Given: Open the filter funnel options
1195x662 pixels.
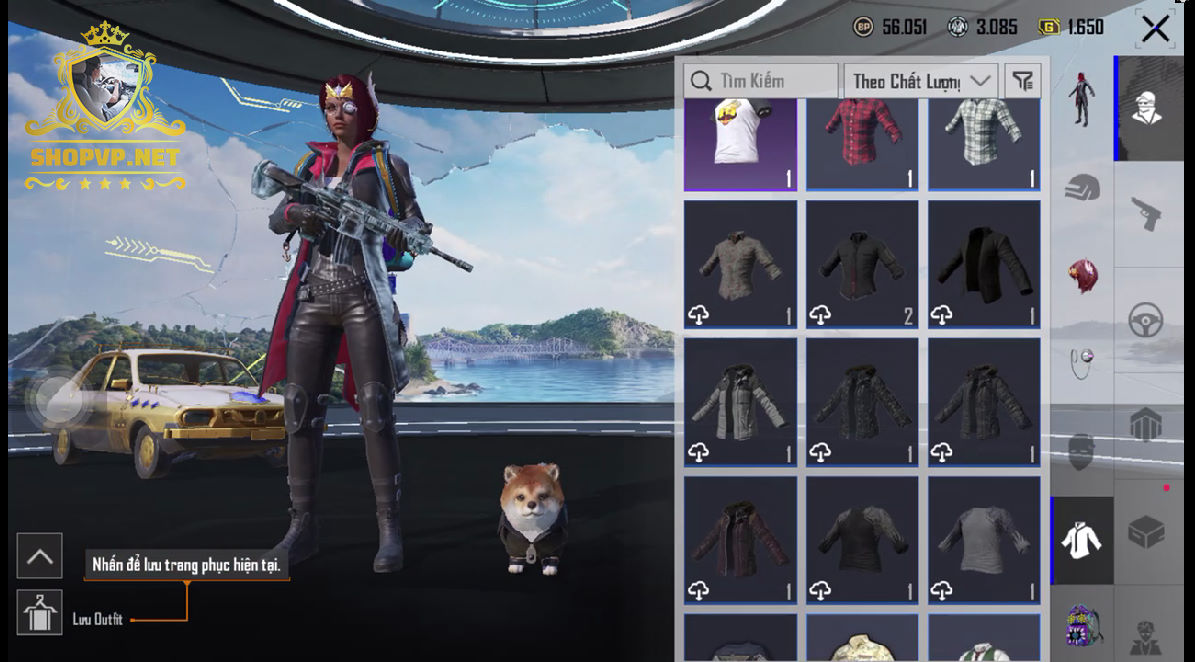Looking at the screenshot, I should [1022, 81].
